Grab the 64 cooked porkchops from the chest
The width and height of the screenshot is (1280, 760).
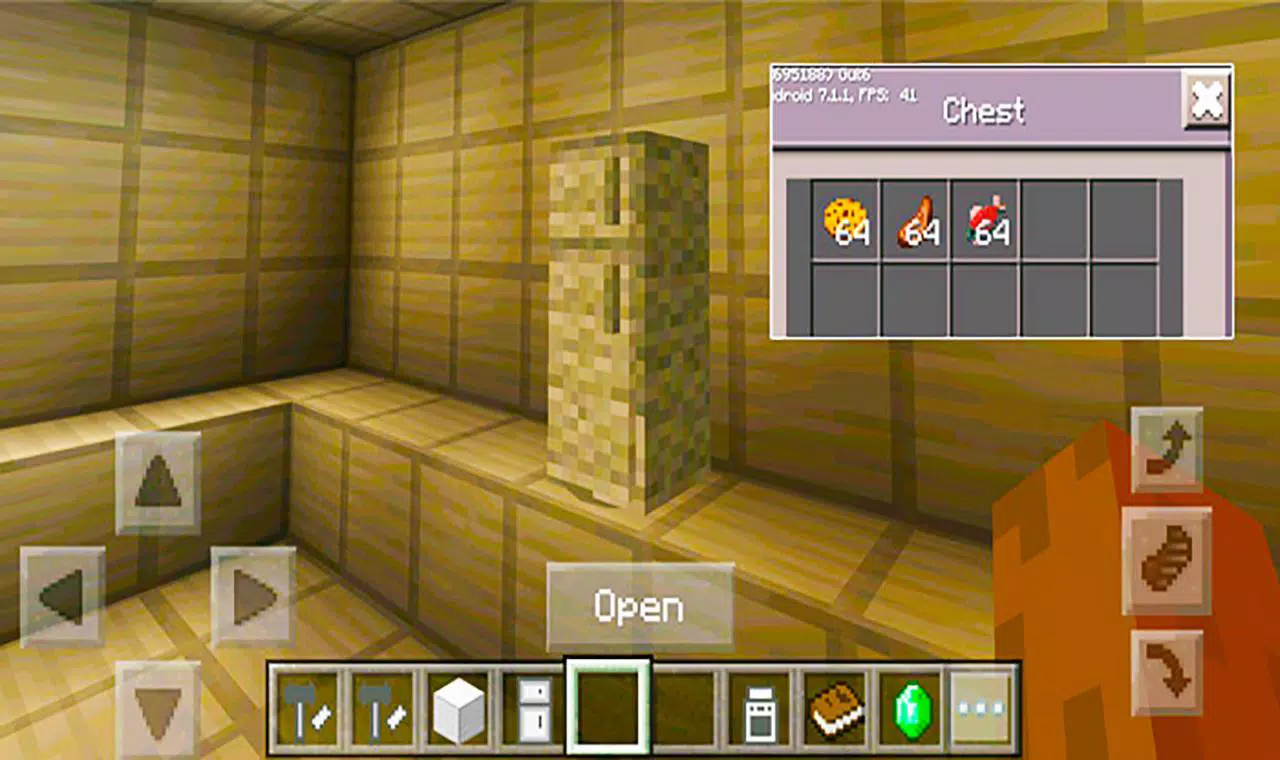click(x=915, y=222)
